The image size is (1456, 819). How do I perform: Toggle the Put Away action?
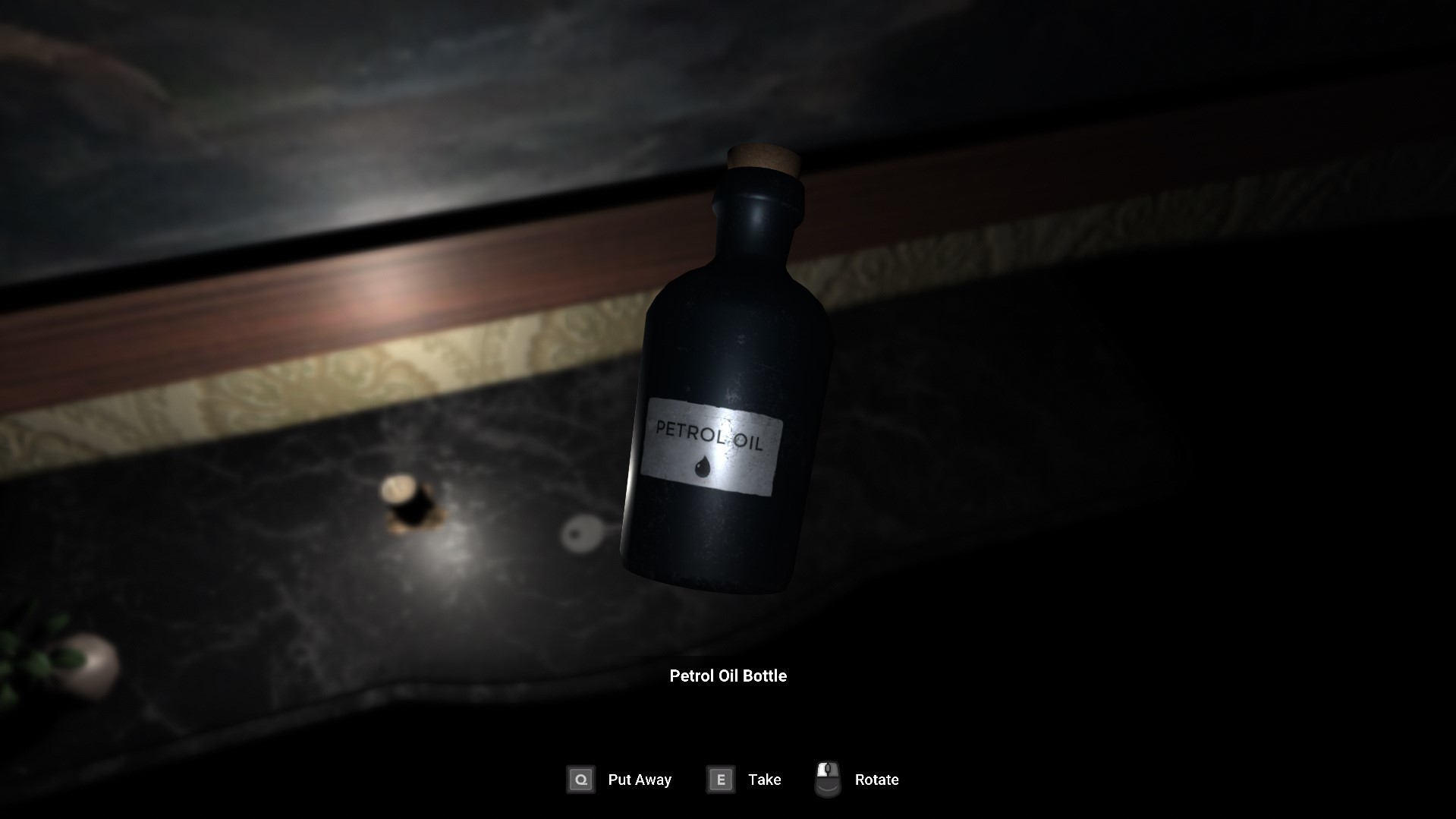[639, 780]
